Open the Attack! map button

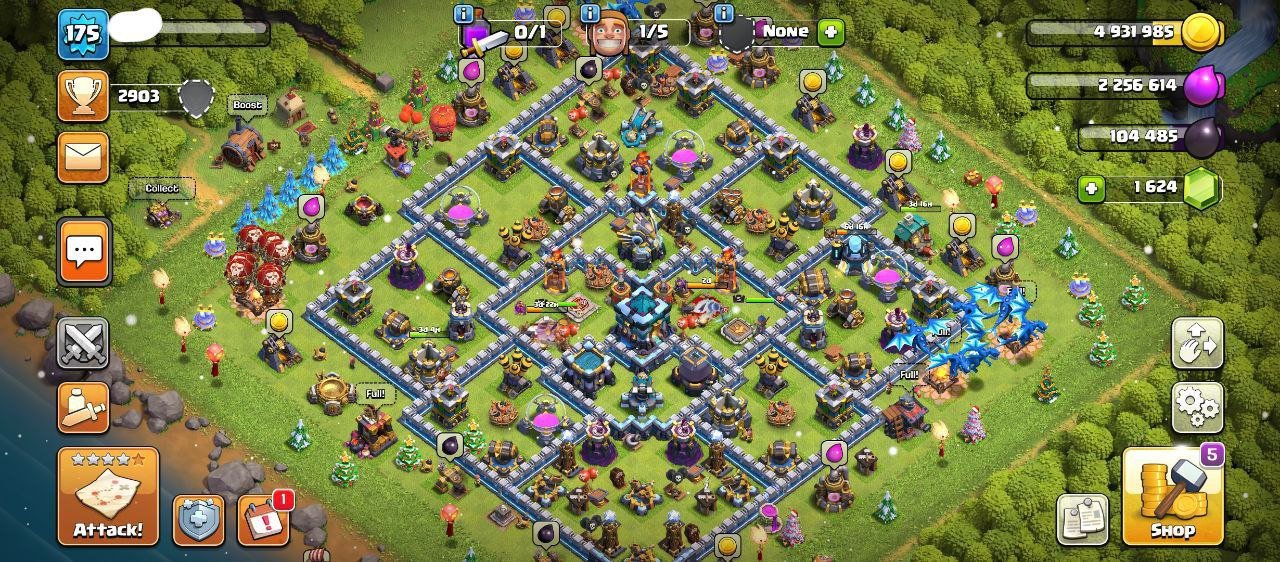point(108,496)
